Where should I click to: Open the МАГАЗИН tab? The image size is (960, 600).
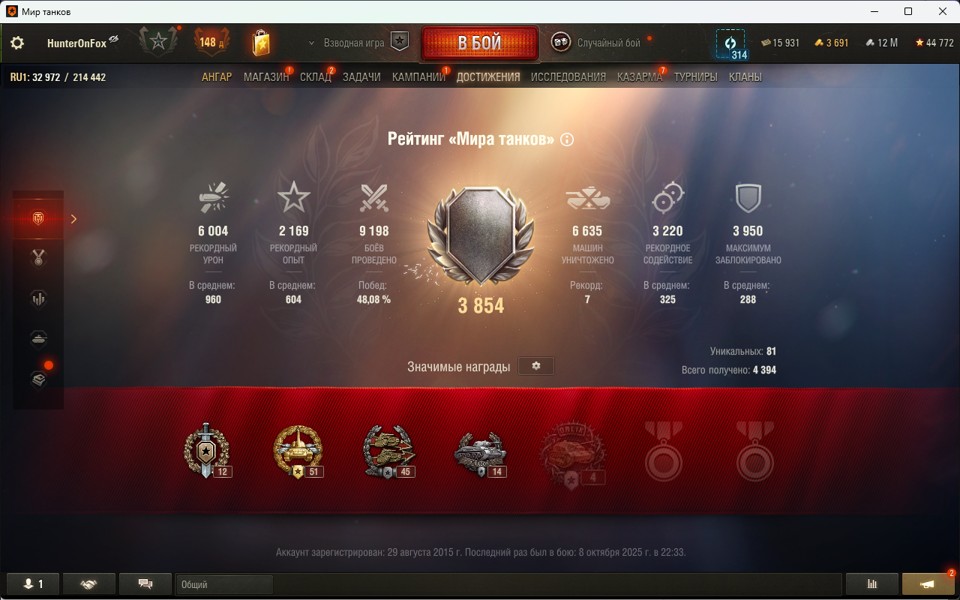(265, 77)
